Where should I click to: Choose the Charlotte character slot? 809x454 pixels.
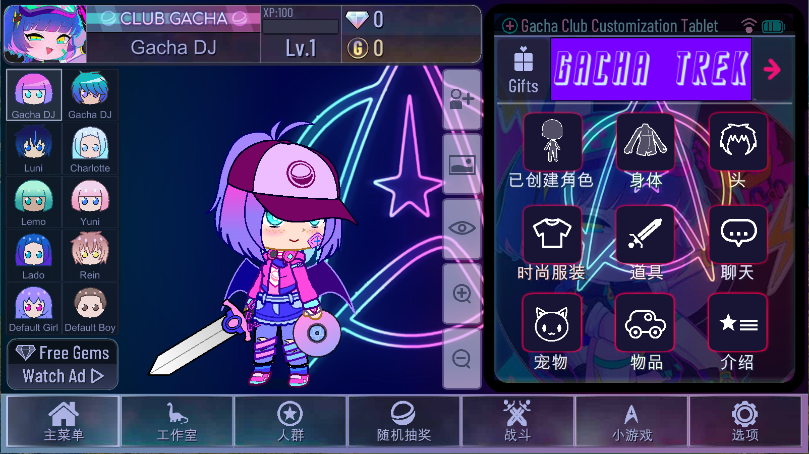90,148
